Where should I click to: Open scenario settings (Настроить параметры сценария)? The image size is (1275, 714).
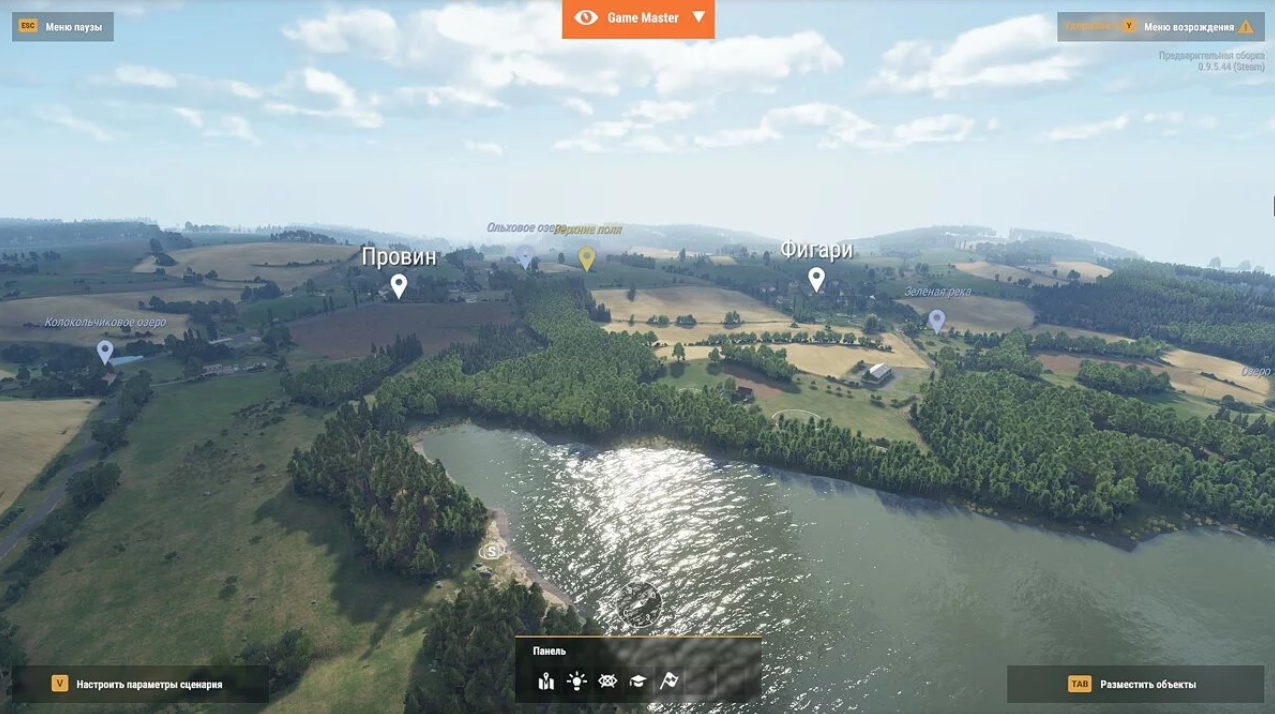[x=139, y=684]
